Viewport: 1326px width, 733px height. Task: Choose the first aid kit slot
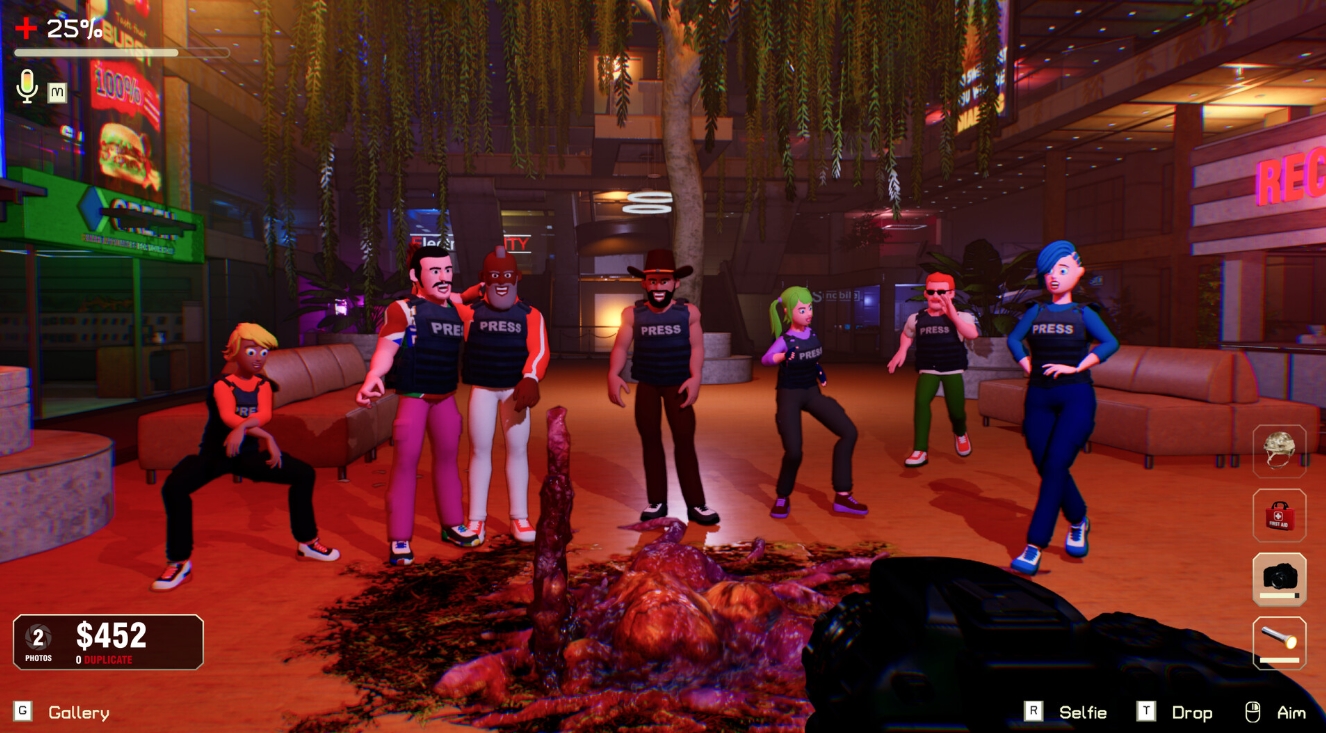point(1279,515)
